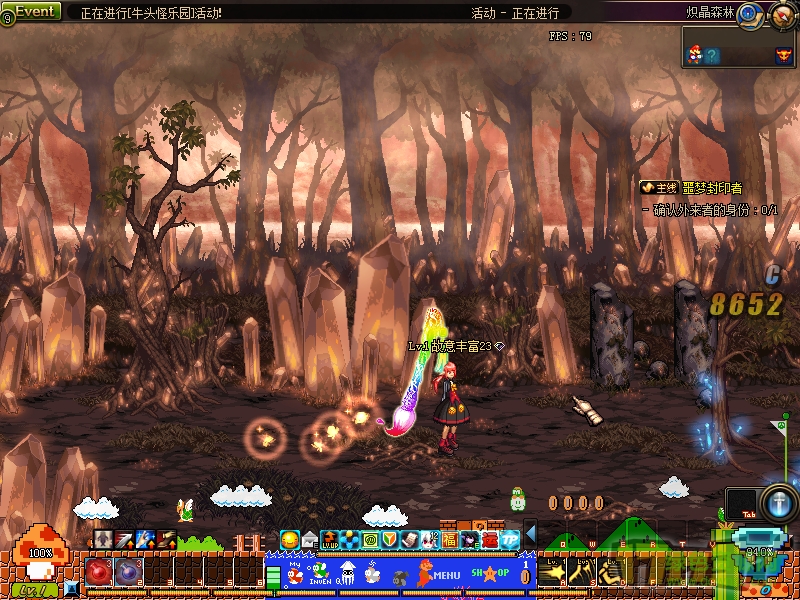Use the blue MP potion slot
Viewport: 800px width, 600px height.
(x=128, y=572)
